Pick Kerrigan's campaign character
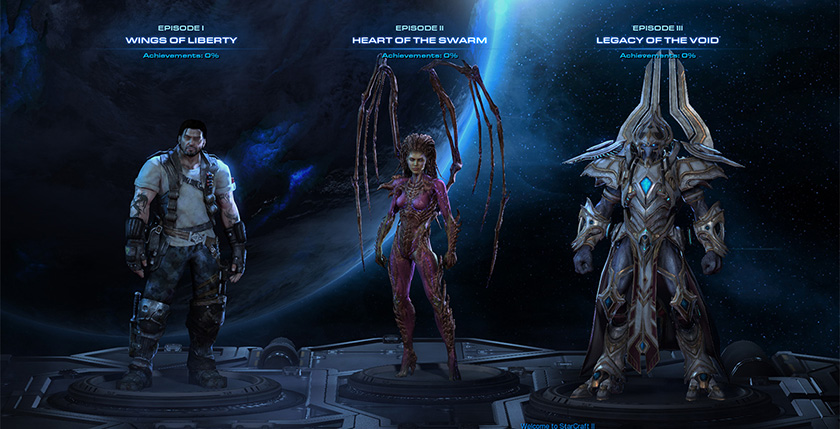This screenshot has width=840, height=429. (x=412, y=250)
